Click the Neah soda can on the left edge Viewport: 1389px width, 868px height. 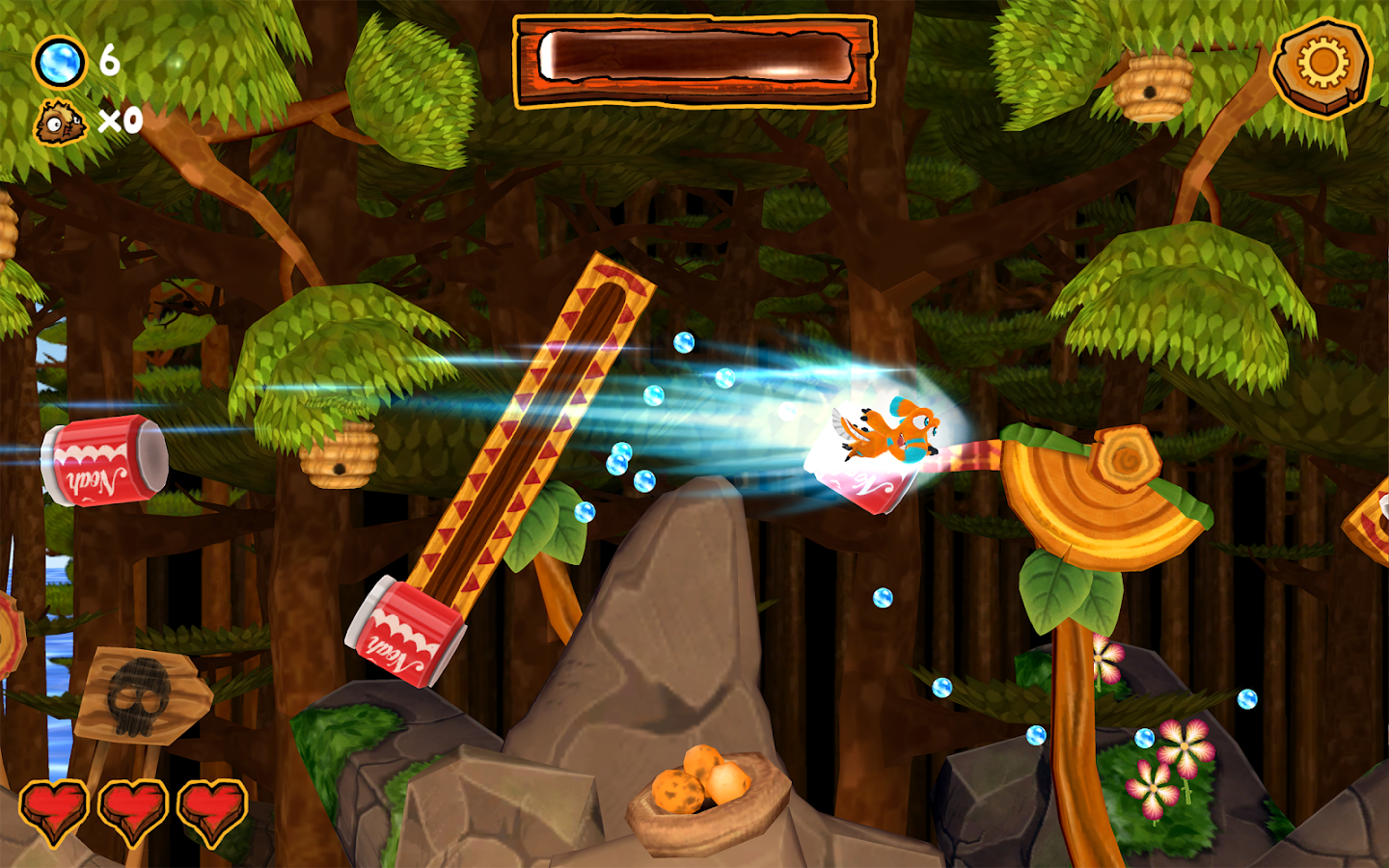pos(101,463)
